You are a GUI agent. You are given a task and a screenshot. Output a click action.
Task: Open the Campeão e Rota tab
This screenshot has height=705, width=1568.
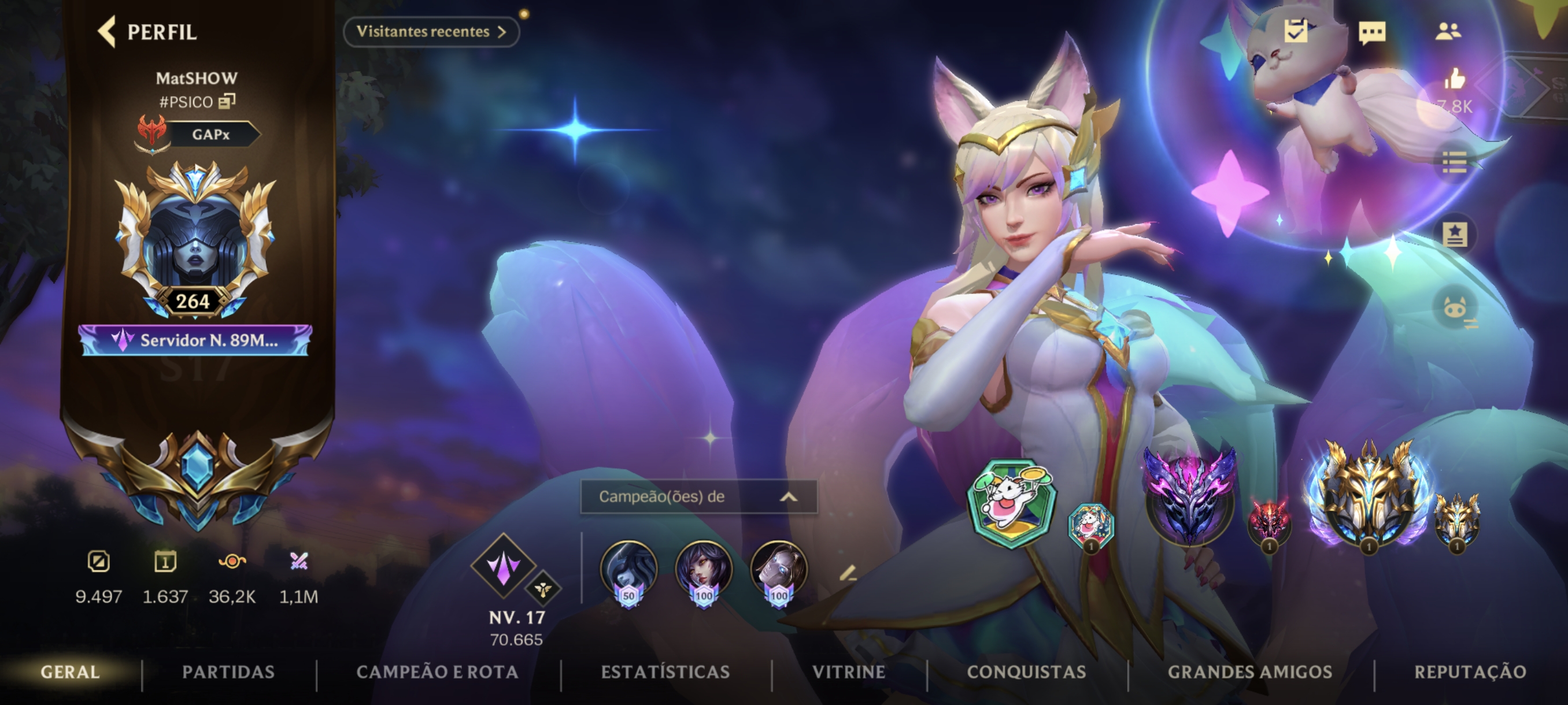pyautogui.click(x=437, y=671)
